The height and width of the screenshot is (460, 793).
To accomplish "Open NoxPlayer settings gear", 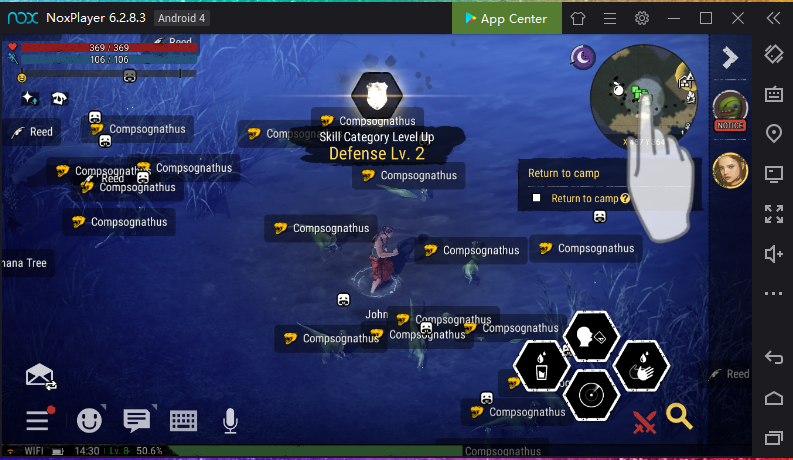I will [x=642, y=18].
